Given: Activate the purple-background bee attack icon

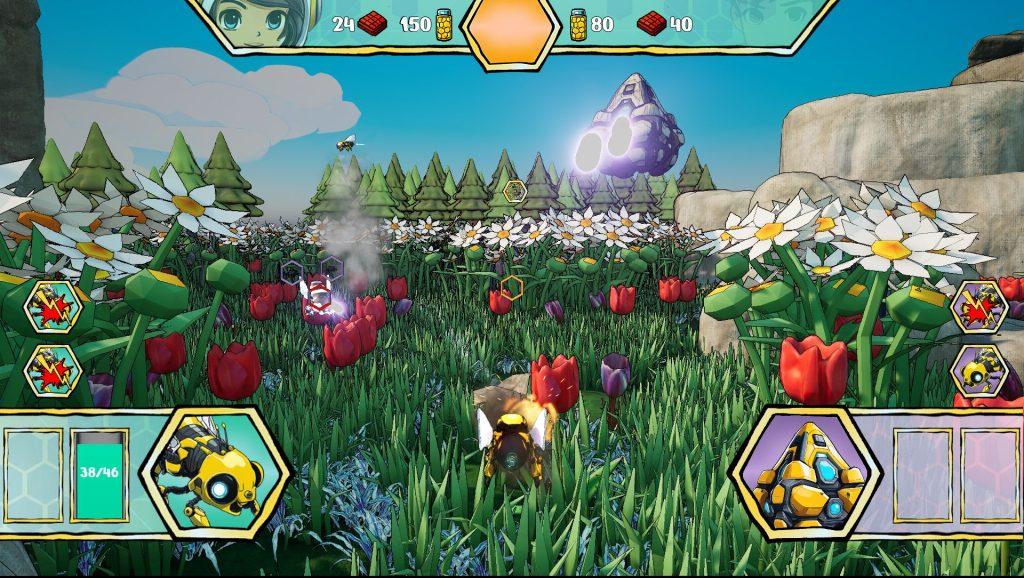Looking at the screenshot, I should [978, 304].
